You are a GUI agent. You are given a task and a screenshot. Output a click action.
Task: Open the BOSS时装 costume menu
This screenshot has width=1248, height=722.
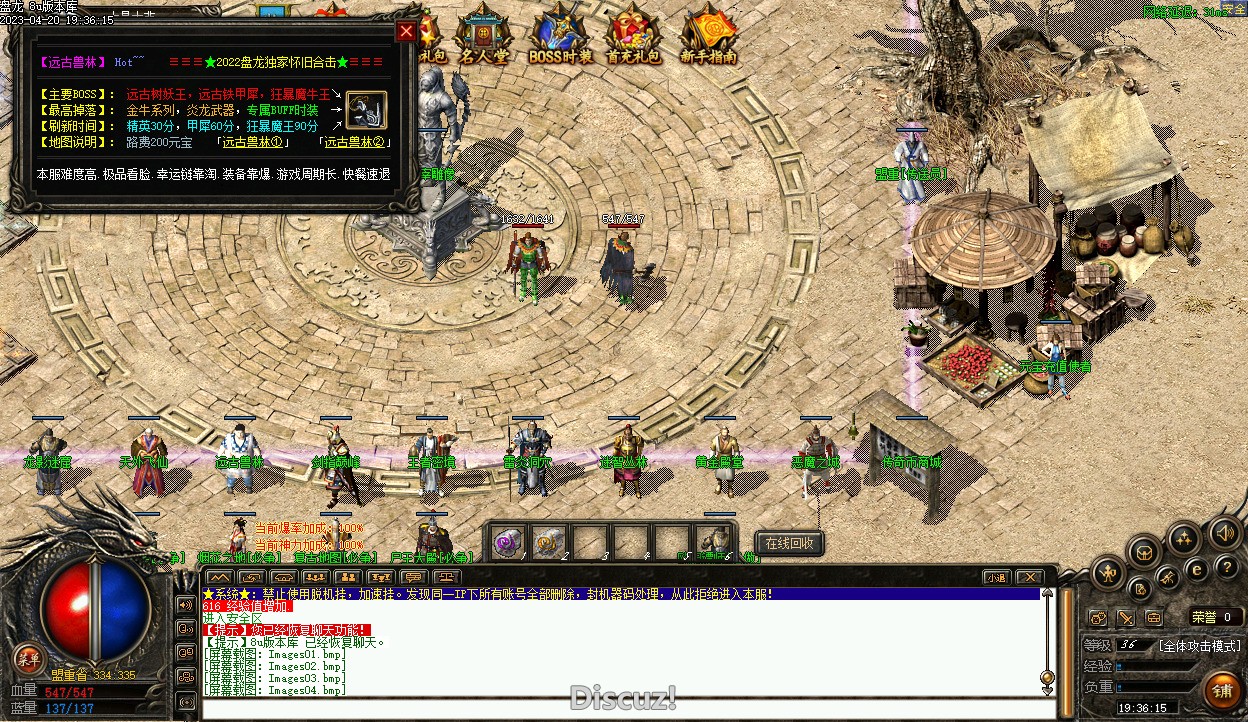tap(561, 35)
